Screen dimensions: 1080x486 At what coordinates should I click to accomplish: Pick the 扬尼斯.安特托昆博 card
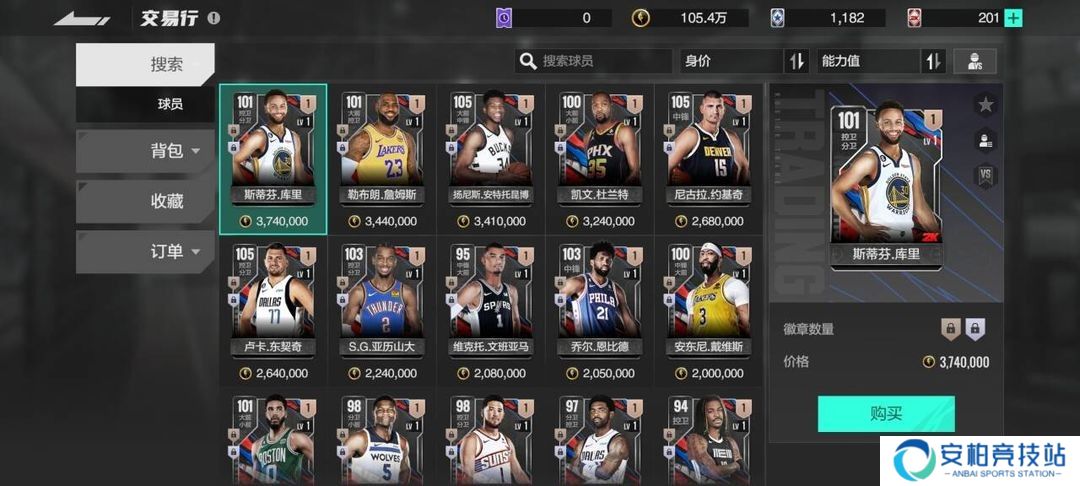[x=490, y=160]
